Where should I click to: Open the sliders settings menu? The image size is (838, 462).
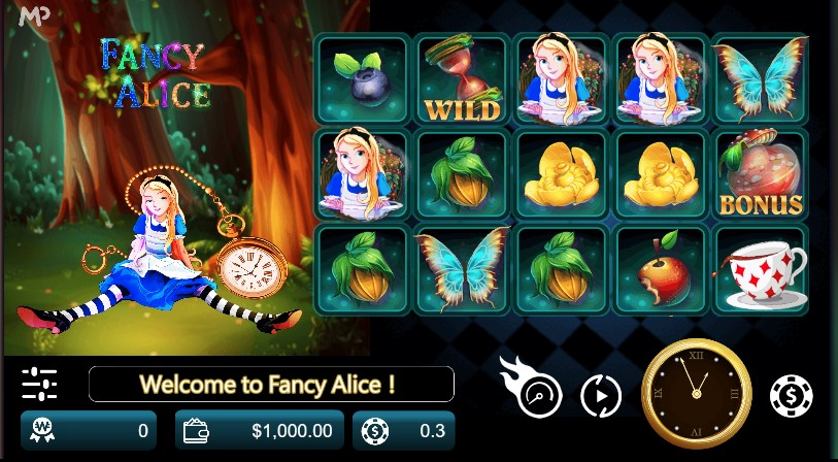click(39, 383)
